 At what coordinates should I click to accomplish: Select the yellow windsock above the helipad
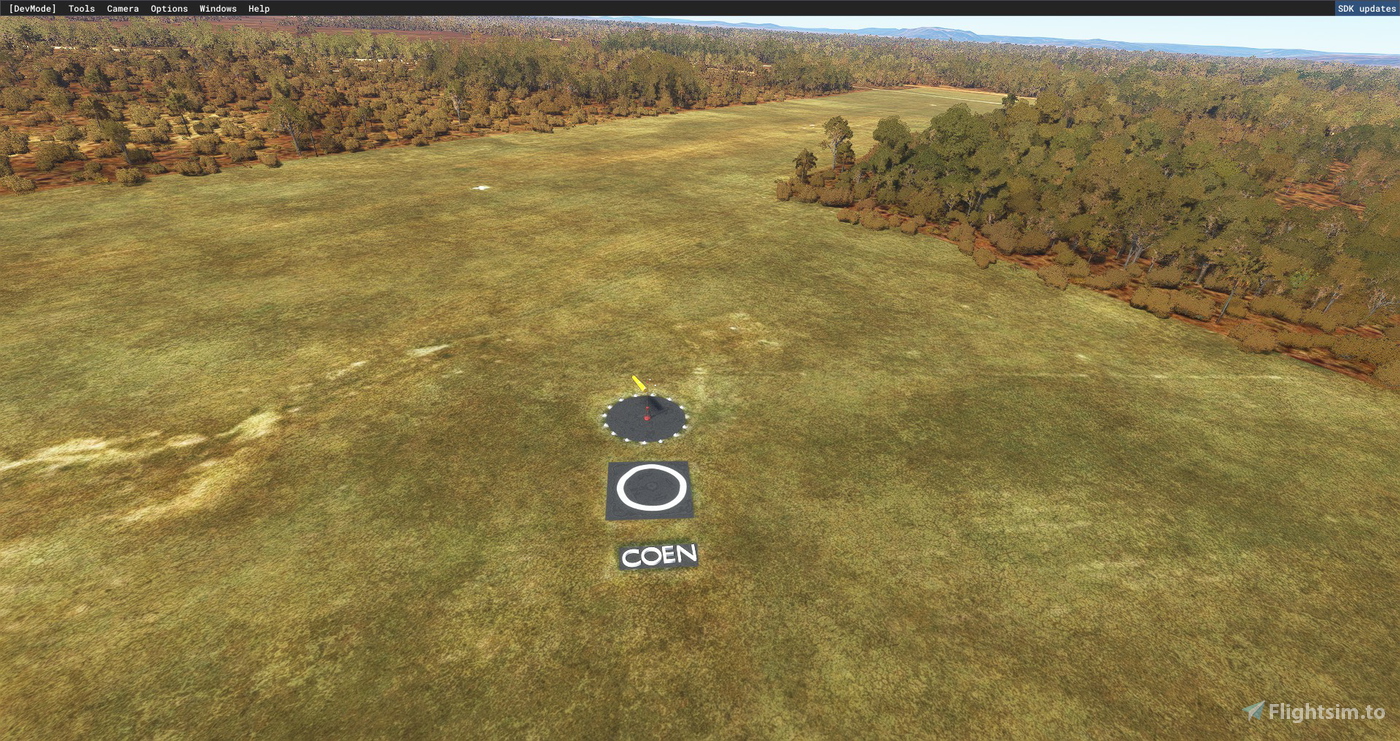coord(637,384)
